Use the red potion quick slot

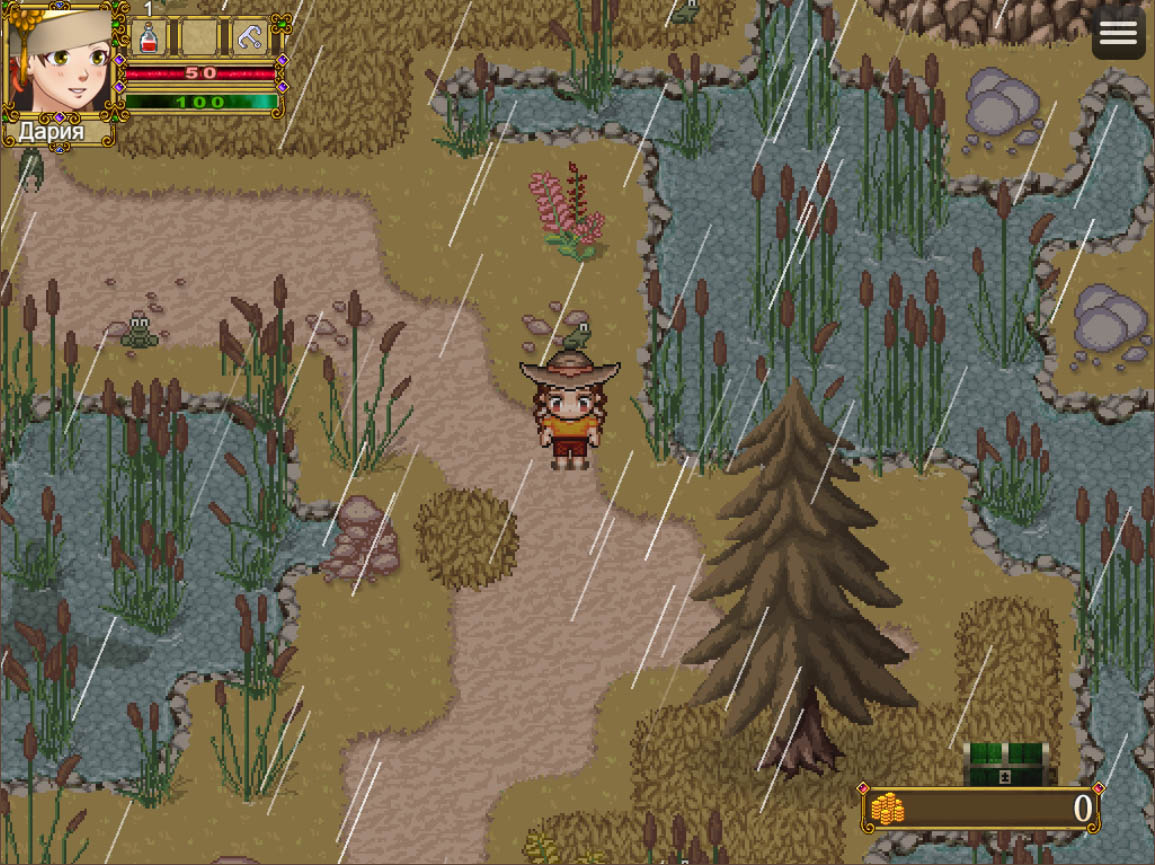[148, 38]
